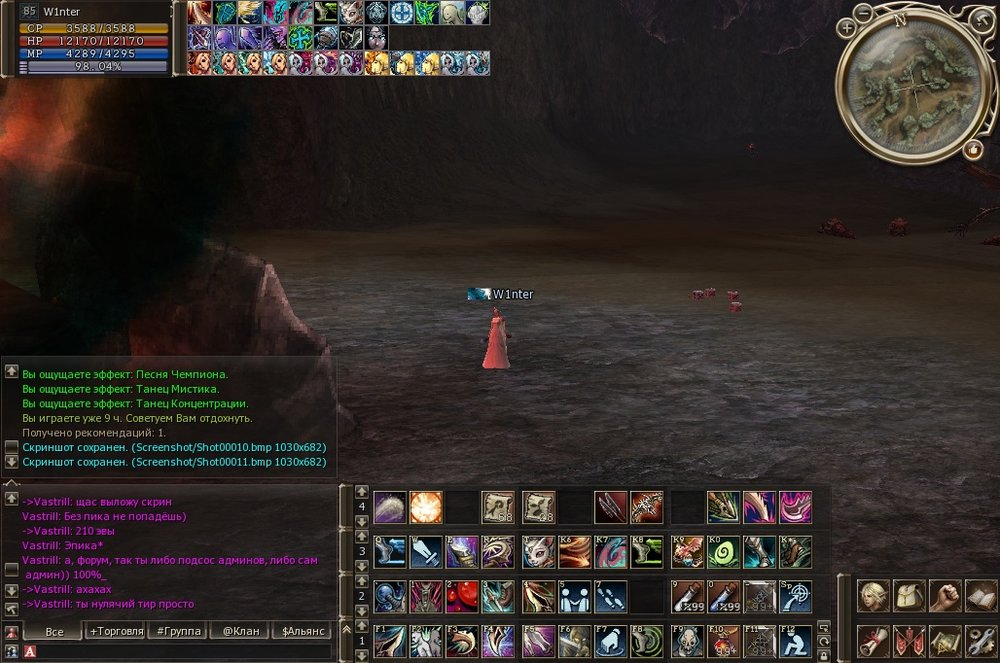Show the Все chat tab
This screenshot has width=1000, height=663.
click(x=54, y=631)
